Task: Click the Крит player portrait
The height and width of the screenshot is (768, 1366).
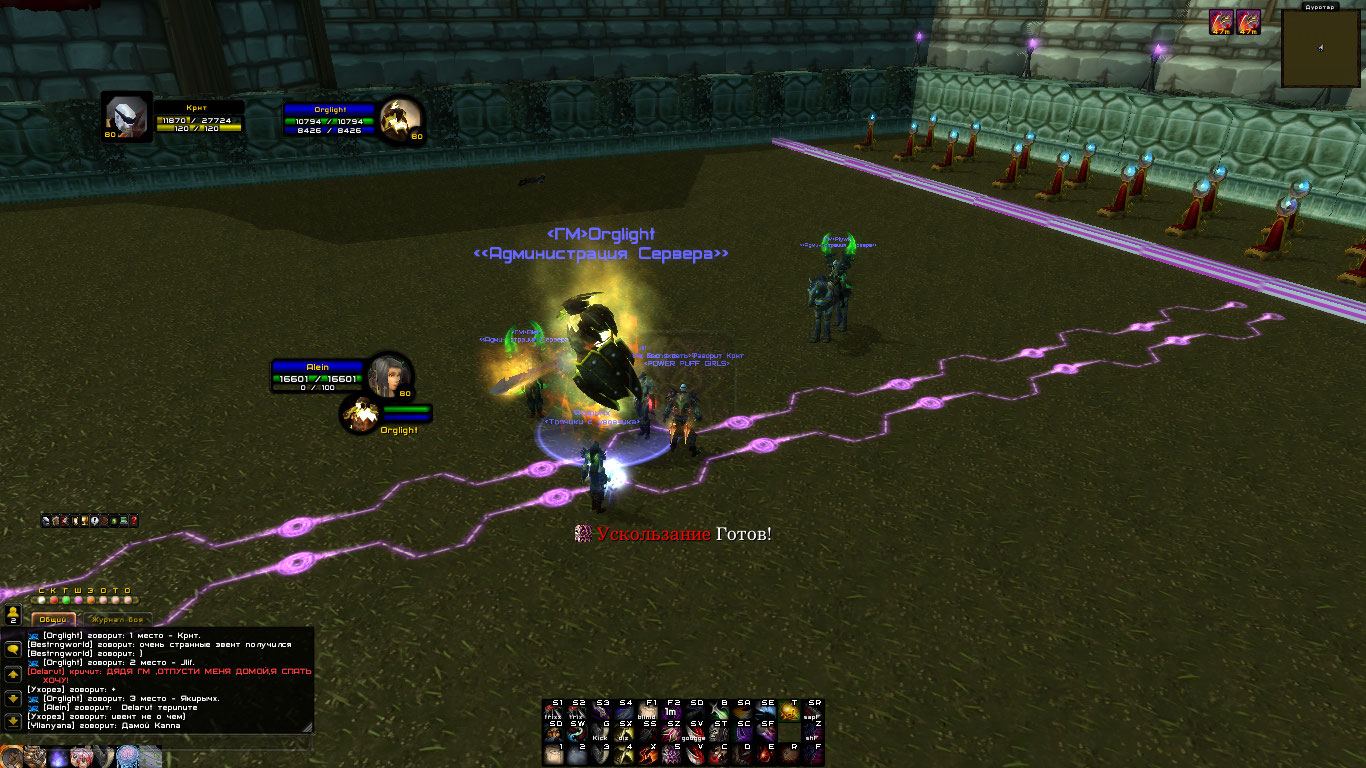Action: tap(126, 117)
